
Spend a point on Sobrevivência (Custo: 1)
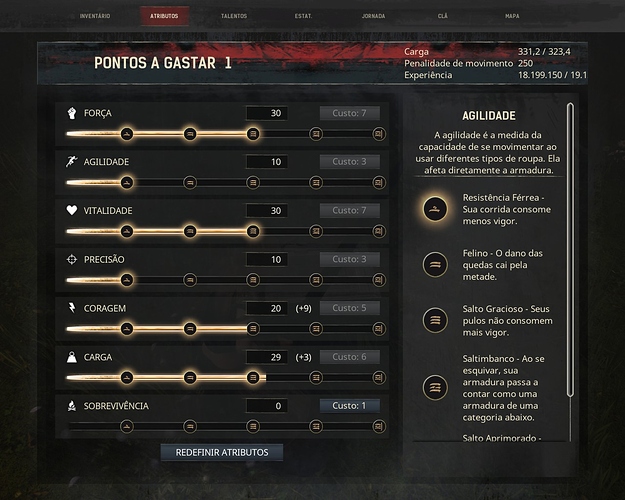point(349,406)
